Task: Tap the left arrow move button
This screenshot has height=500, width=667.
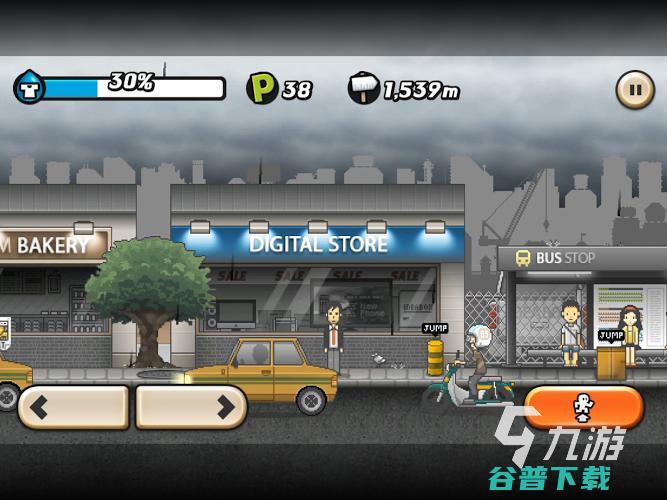Action: click(73, 407)
